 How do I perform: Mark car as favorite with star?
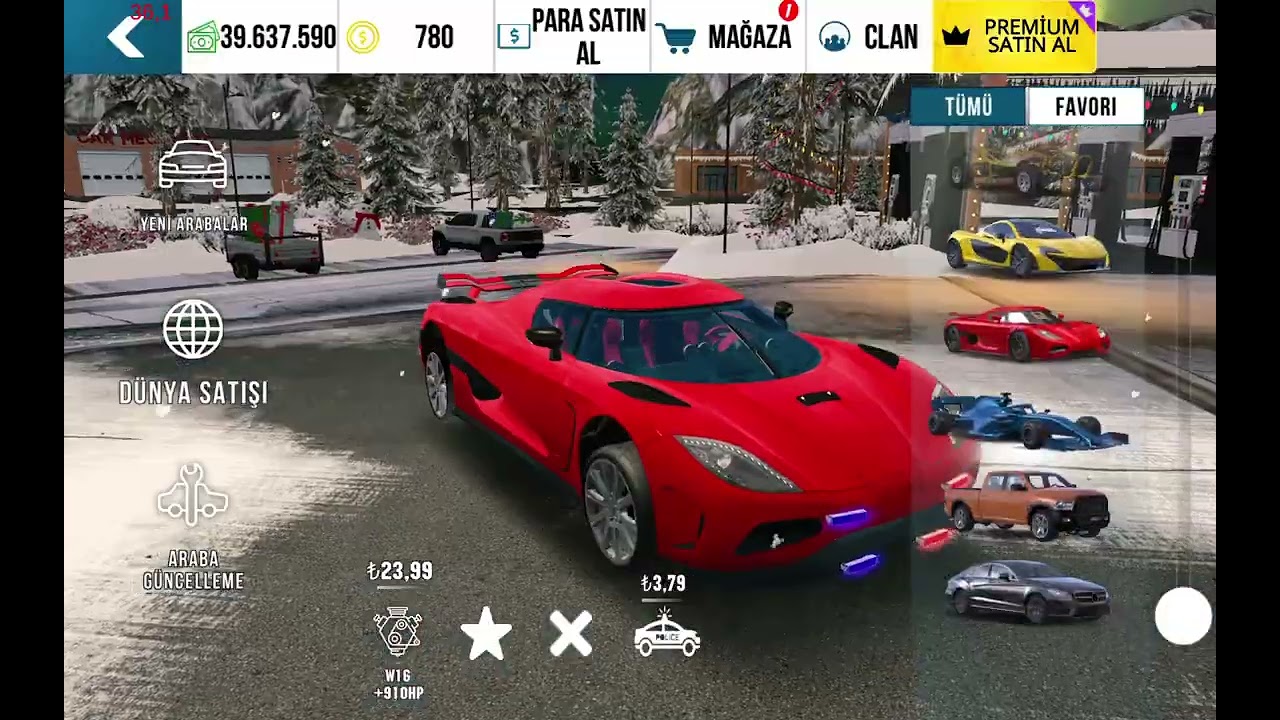pos(486,634)
